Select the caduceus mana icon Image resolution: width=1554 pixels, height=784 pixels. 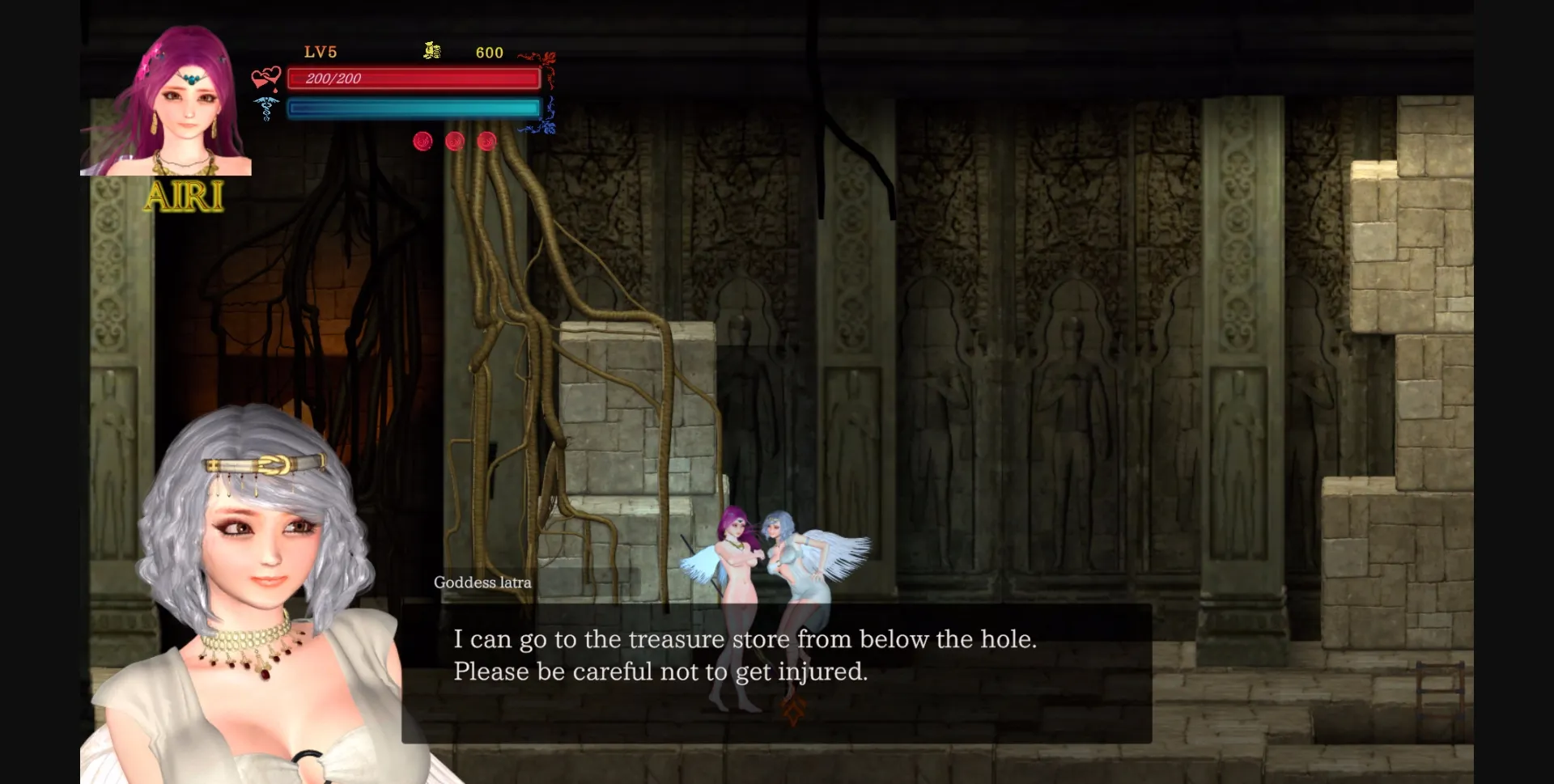pyautogui.click(x=265, y=108)
